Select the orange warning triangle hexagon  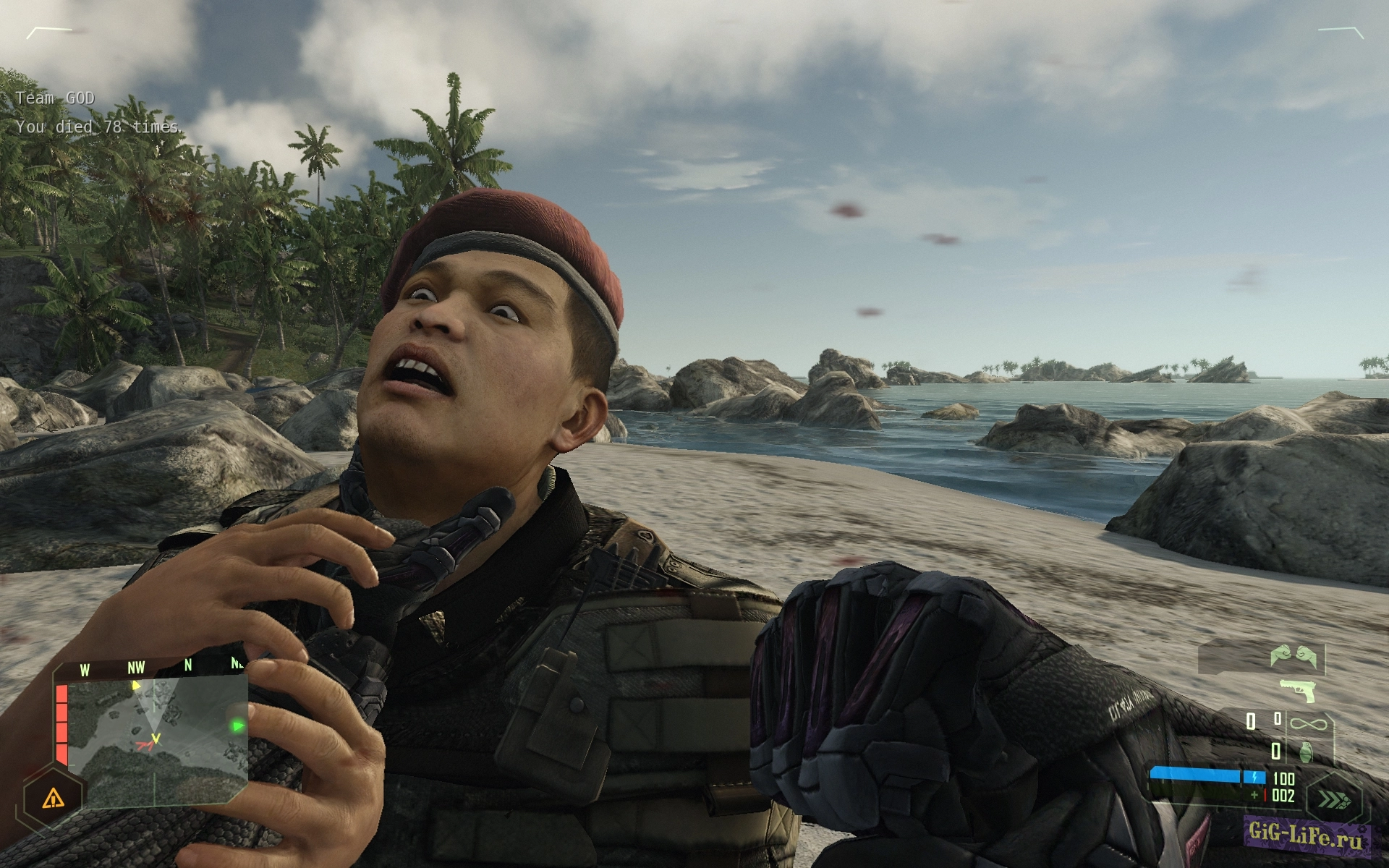pos(53,799)
